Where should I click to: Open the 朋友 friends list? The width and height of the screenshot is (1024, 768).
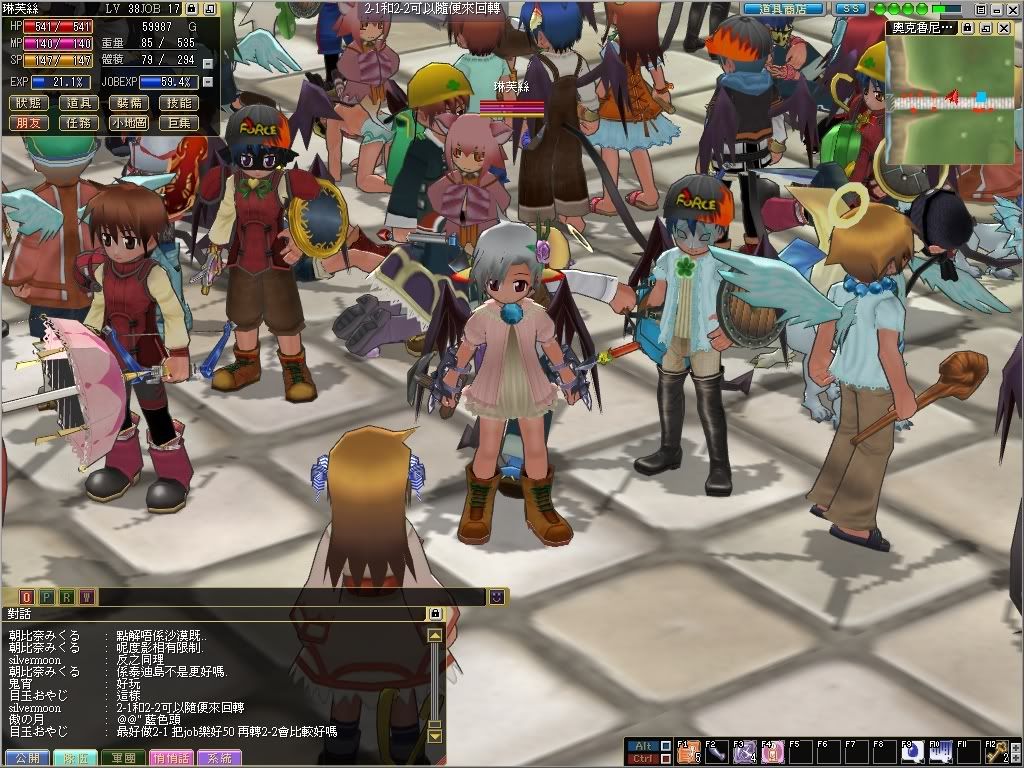coord(29,123)
